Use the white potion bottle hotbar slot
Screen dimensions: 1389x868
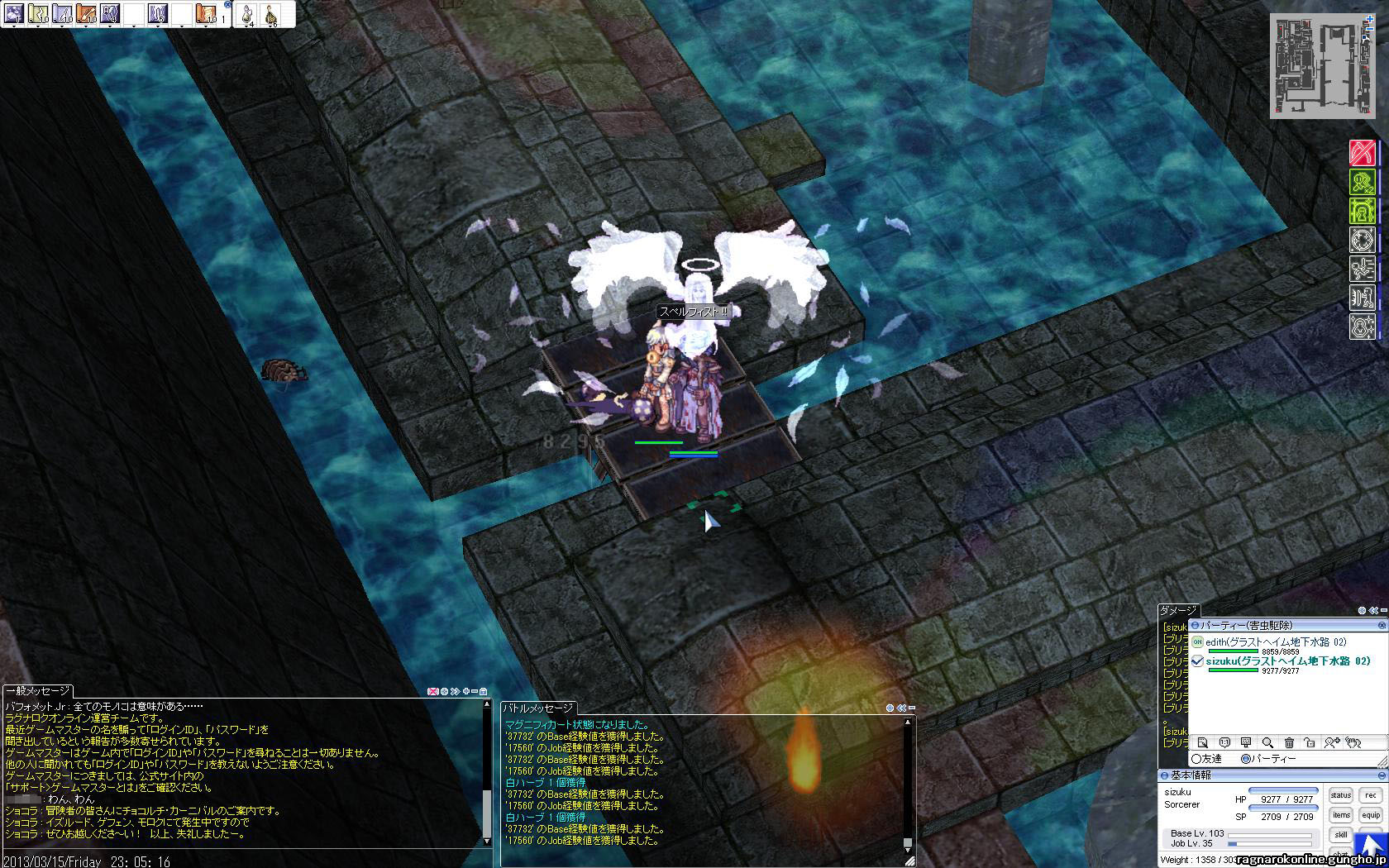point(247,13)
